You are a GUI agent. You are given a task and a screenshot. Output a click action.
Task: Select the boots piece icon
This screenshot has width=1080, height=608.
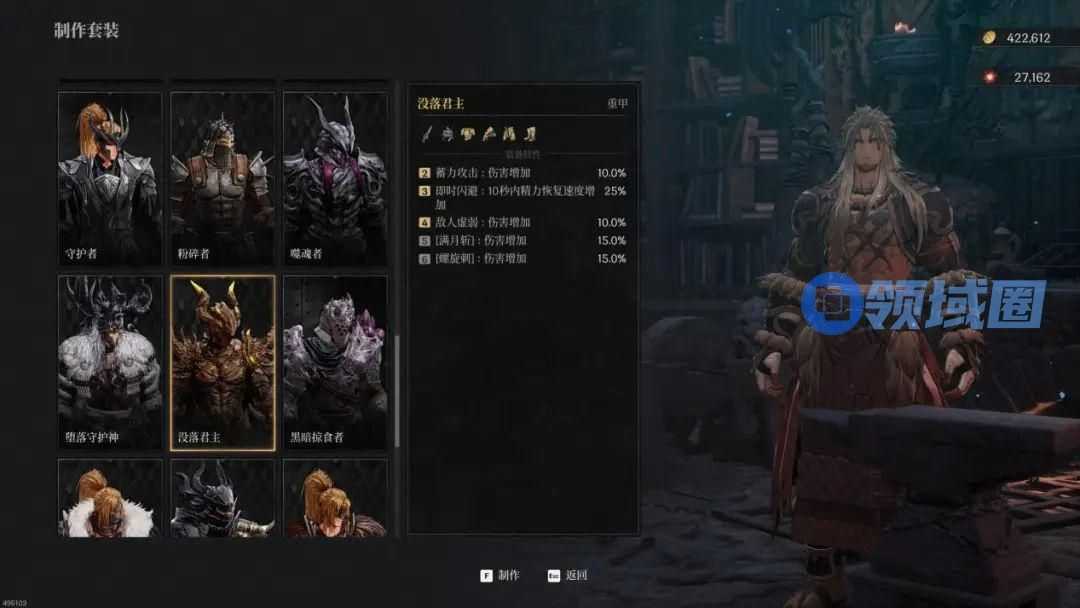pos(532,133)
